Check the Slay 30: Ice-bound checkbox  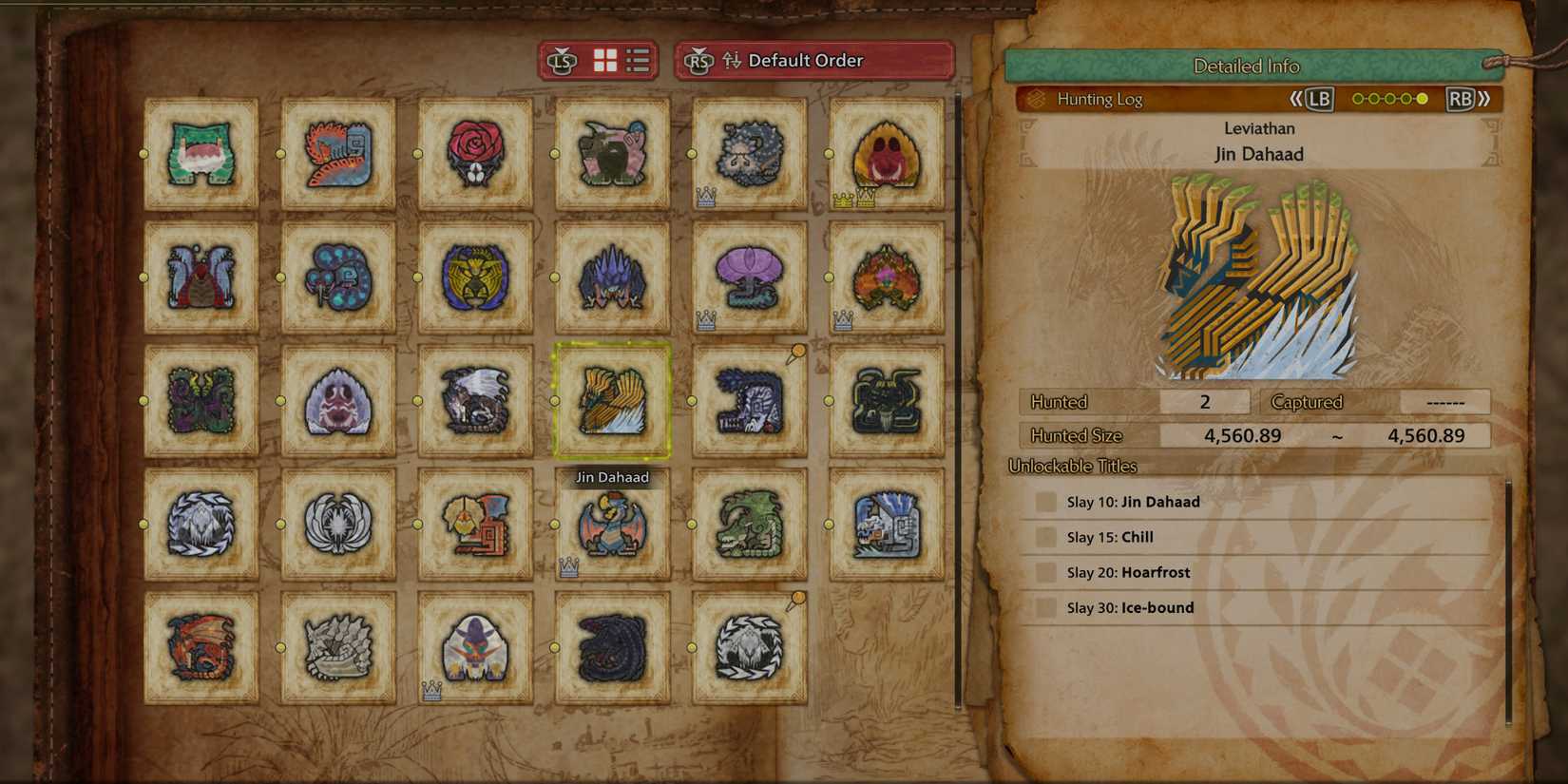[1045, 606]
